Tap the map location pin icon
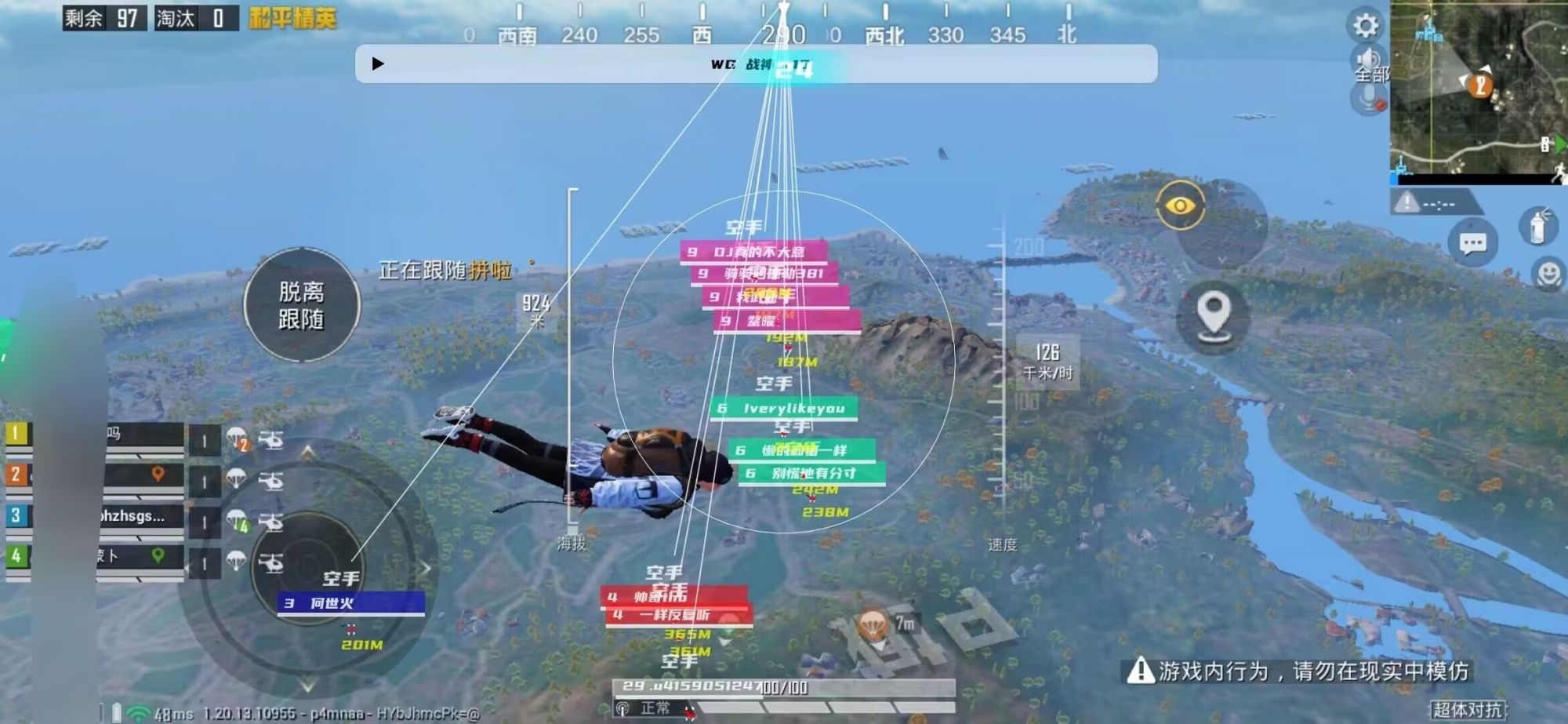This screenshot has width=1568, height=724. 1215,314
